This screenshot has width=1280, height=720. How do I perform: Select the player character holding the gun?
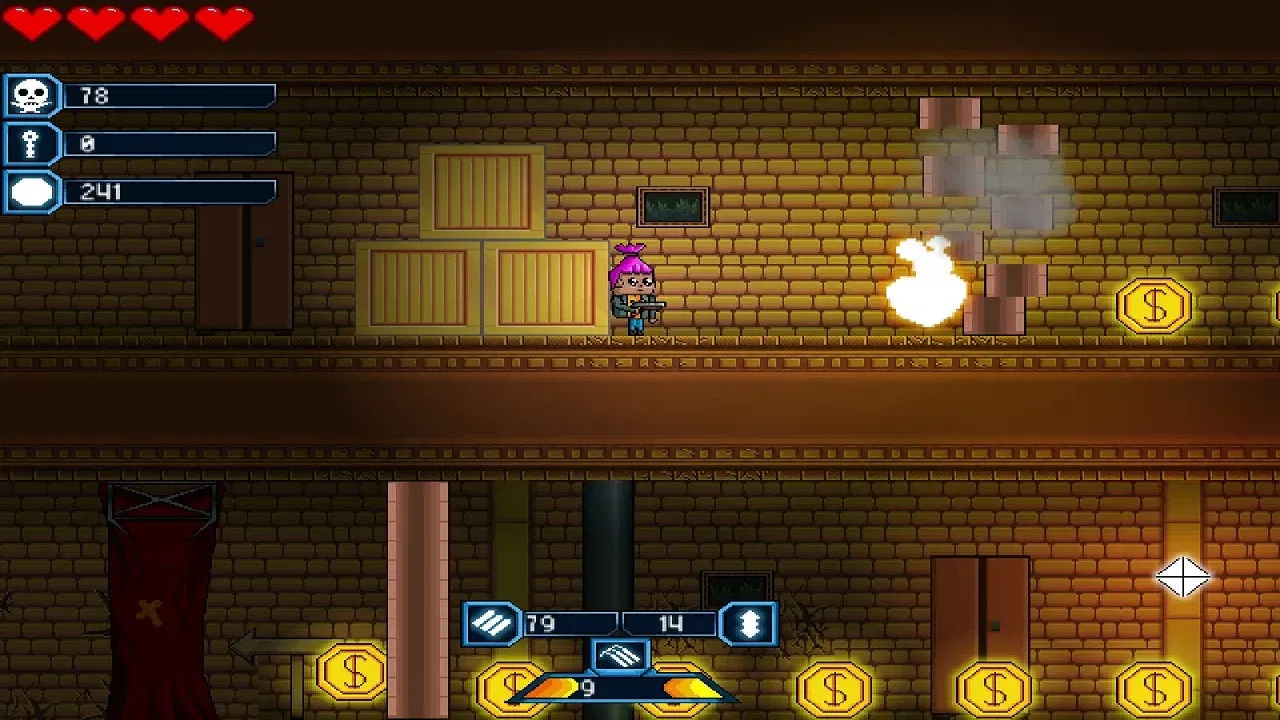click(632, 290)
